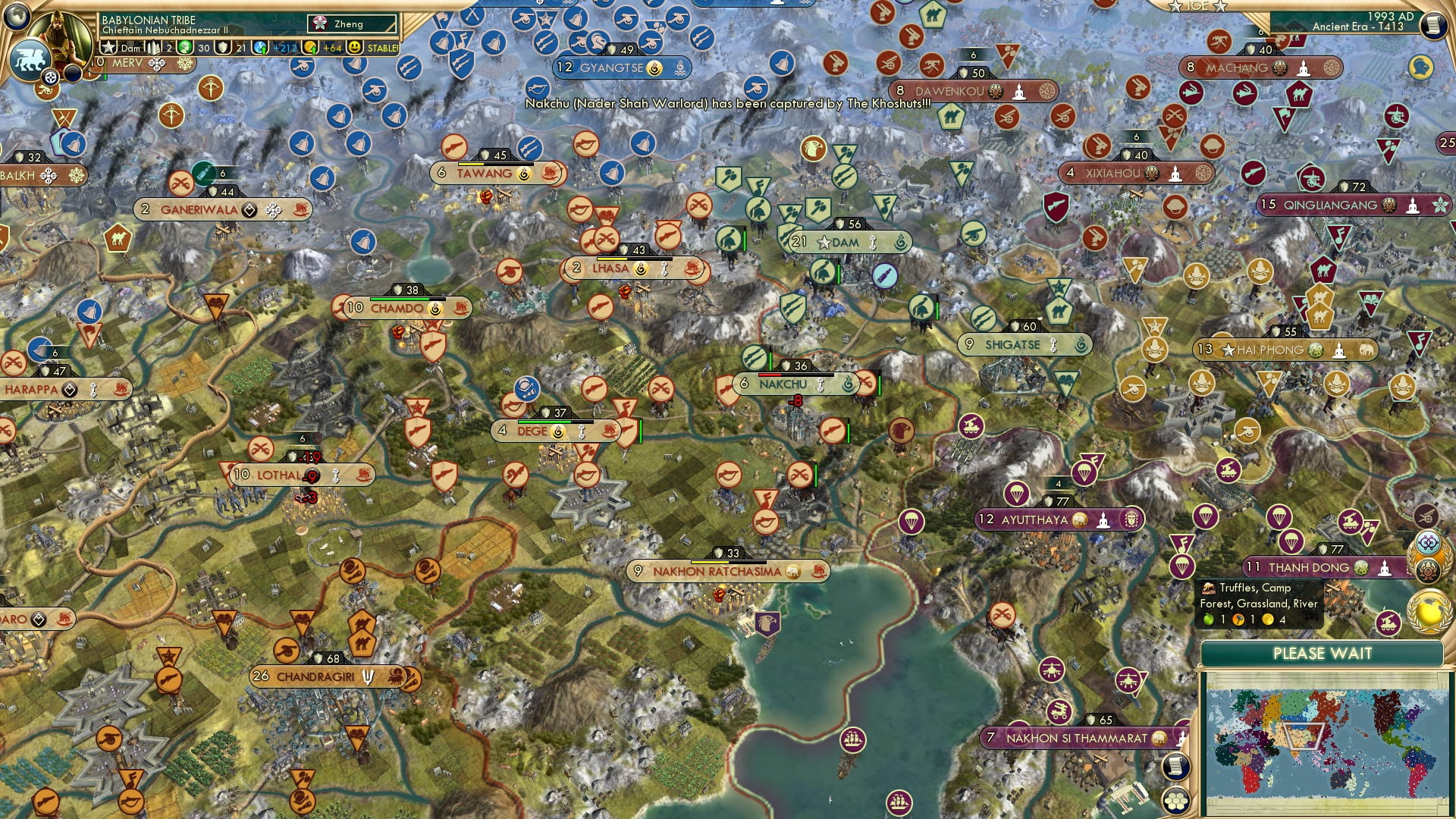The image size is (1456, 819).
Task: Click the Buddha religion icon on Machang's banner
Action: click(x=1304, y=68)
